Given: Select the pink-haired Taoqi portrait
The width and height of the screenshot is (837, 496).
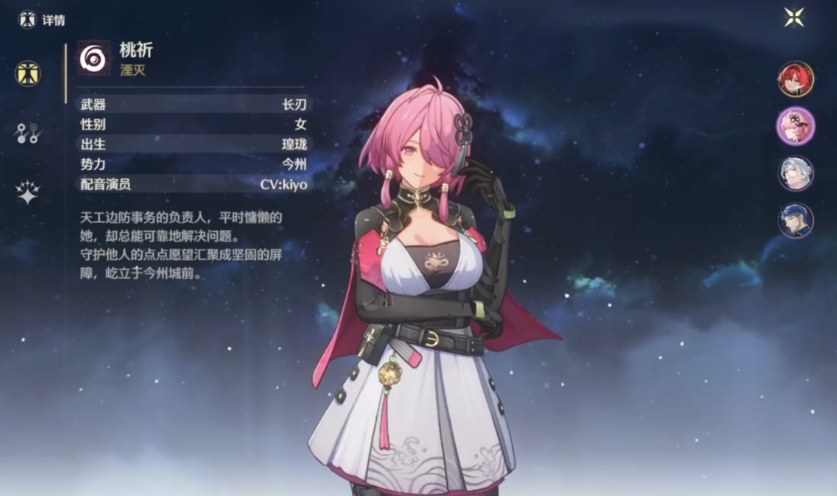Looking at the screenshot, I should [796, 126].
